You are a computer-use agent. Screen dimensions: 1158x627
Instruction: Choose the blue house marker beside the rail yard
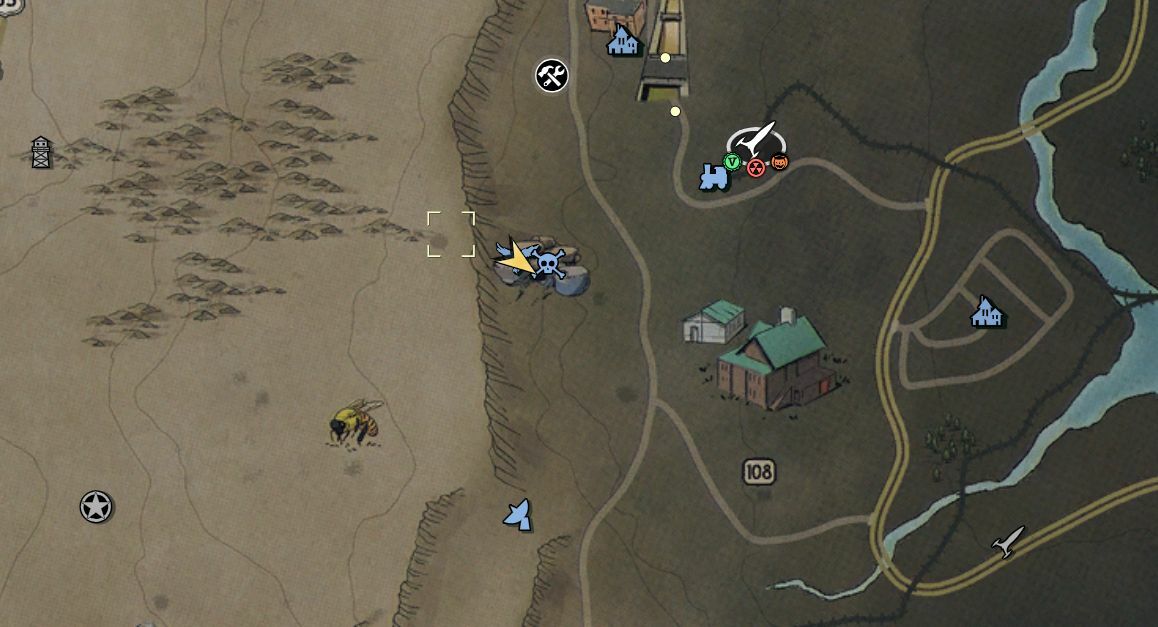click(x=624, y=42)
